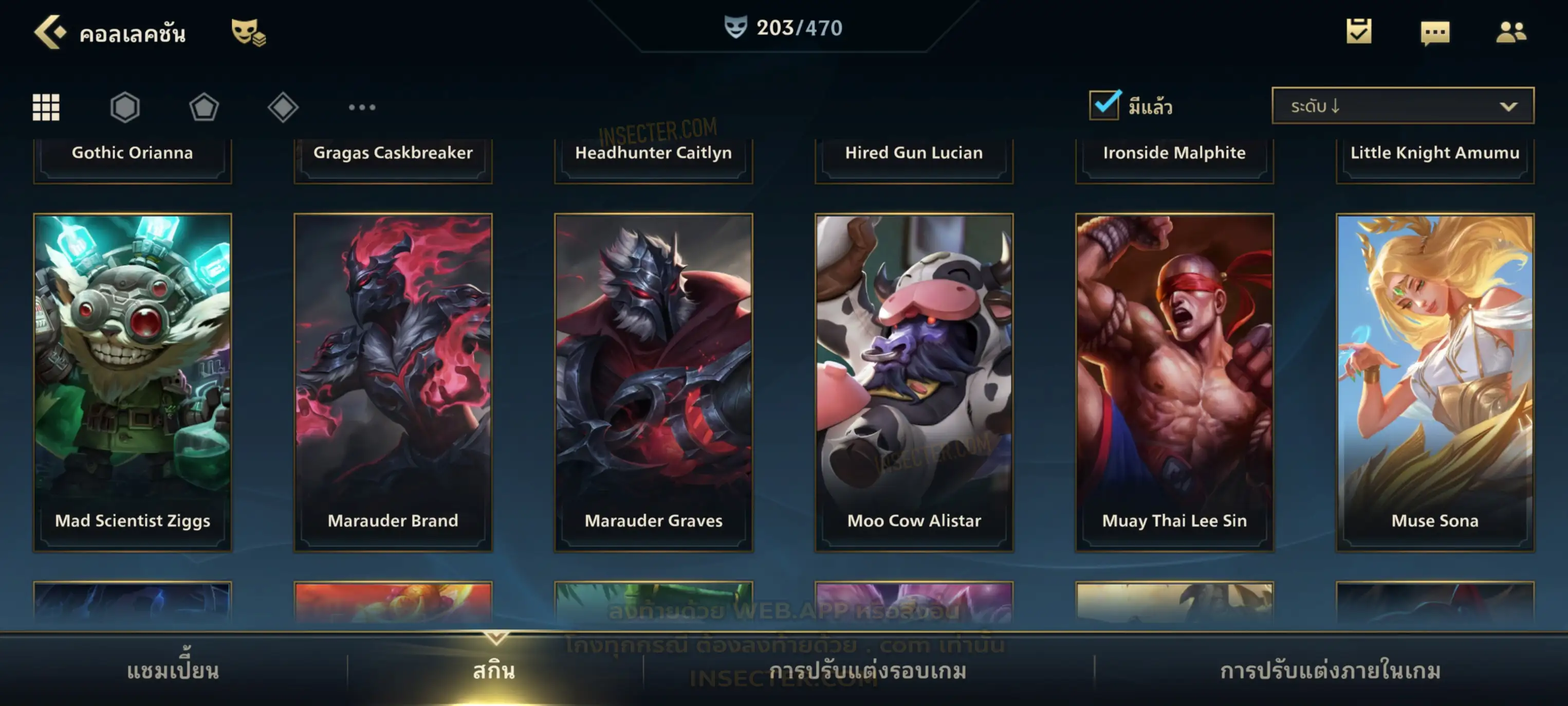Show more filters with three dots
Viewport: 1568px width, 706px height.
362,107
